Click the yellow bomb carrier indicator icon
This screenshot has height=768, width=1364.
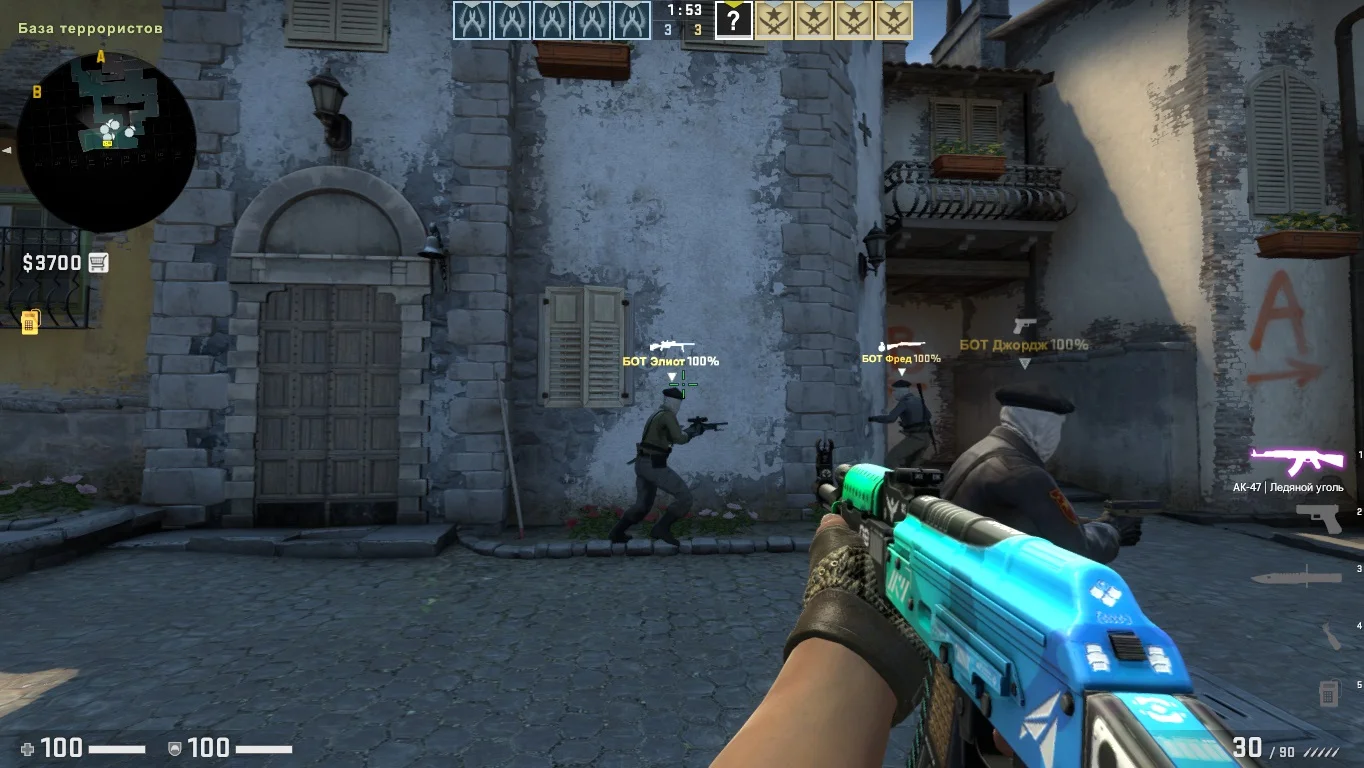point(30,321)
